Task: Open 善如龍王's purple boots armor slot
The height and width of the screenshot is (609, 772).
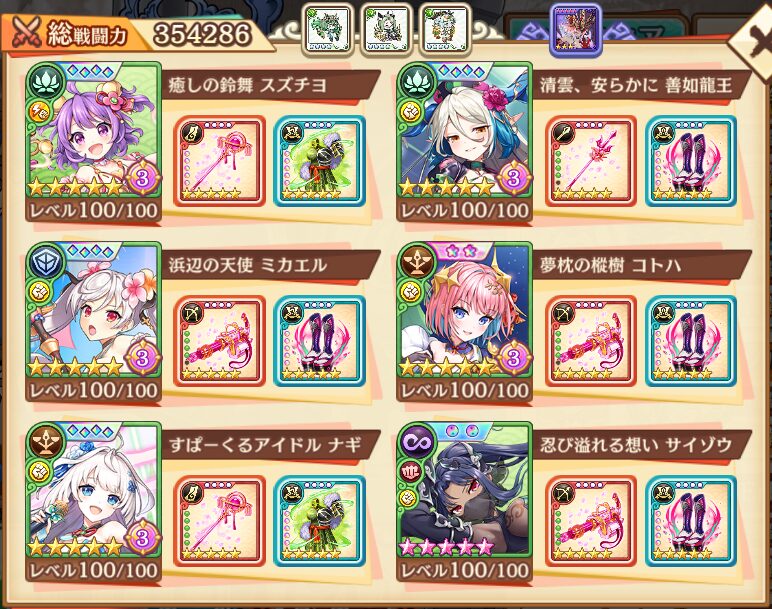Action: pyautogui.click(x=689, y=160)
